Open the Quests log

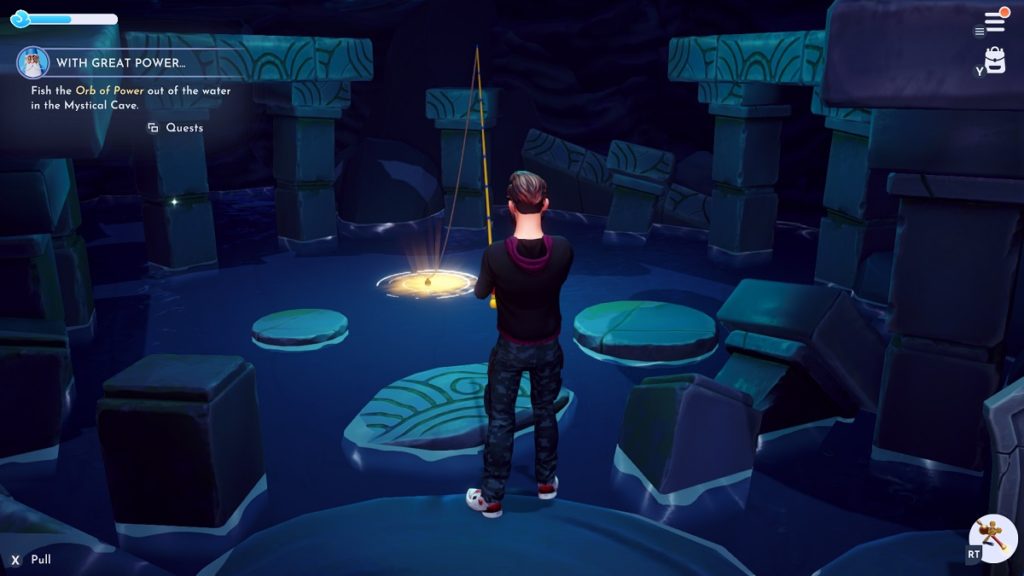176,128
